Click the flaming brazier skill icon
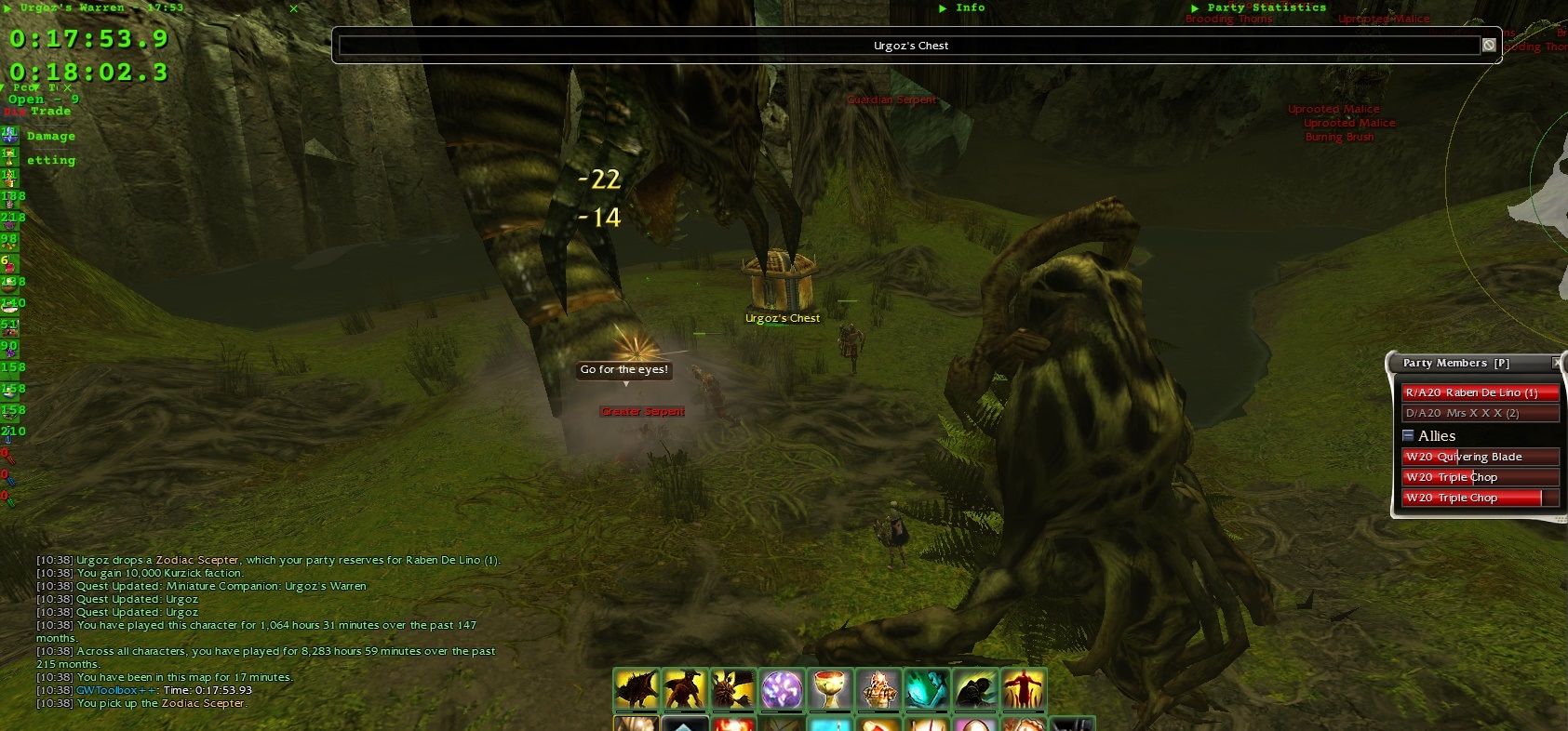1568x731 pixels. point(878,690)
